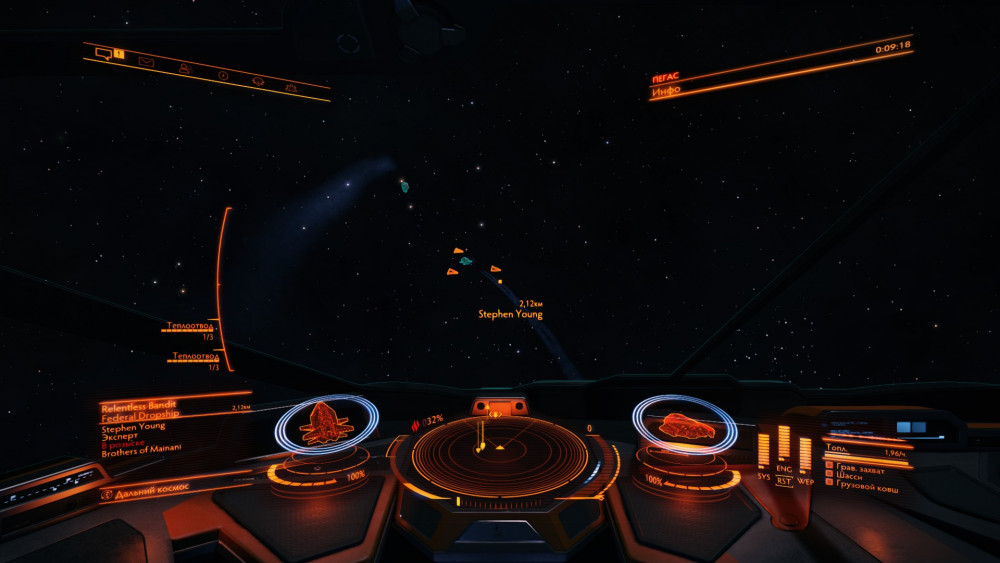The image size is (1000, 563).
Task: Select the targeted ship hologram
Action: coord(325,423)
